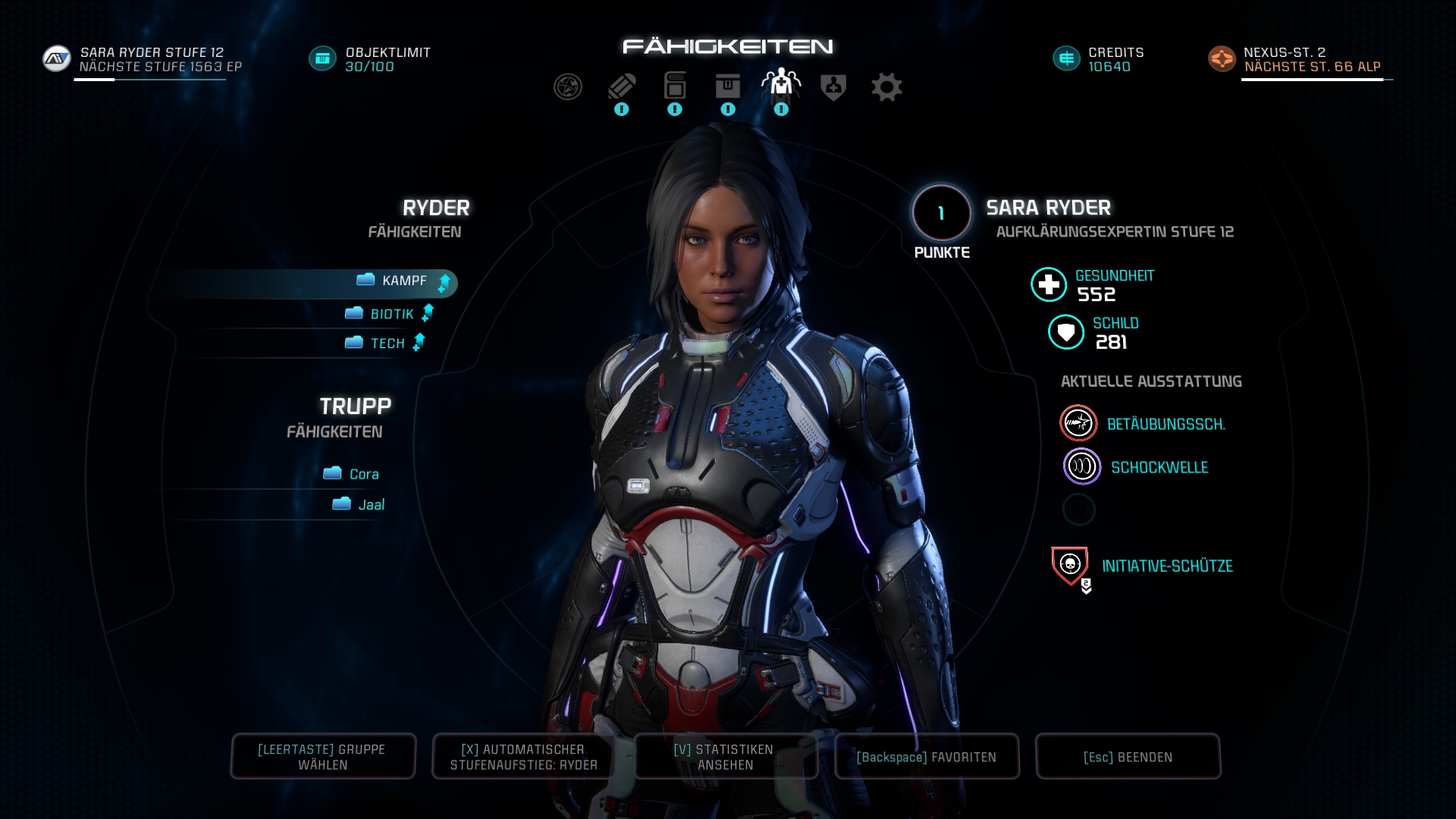1456x819 pixels.
Task: Select the Fähigkeiten skills icon
Action: click(x=780, y=86)
